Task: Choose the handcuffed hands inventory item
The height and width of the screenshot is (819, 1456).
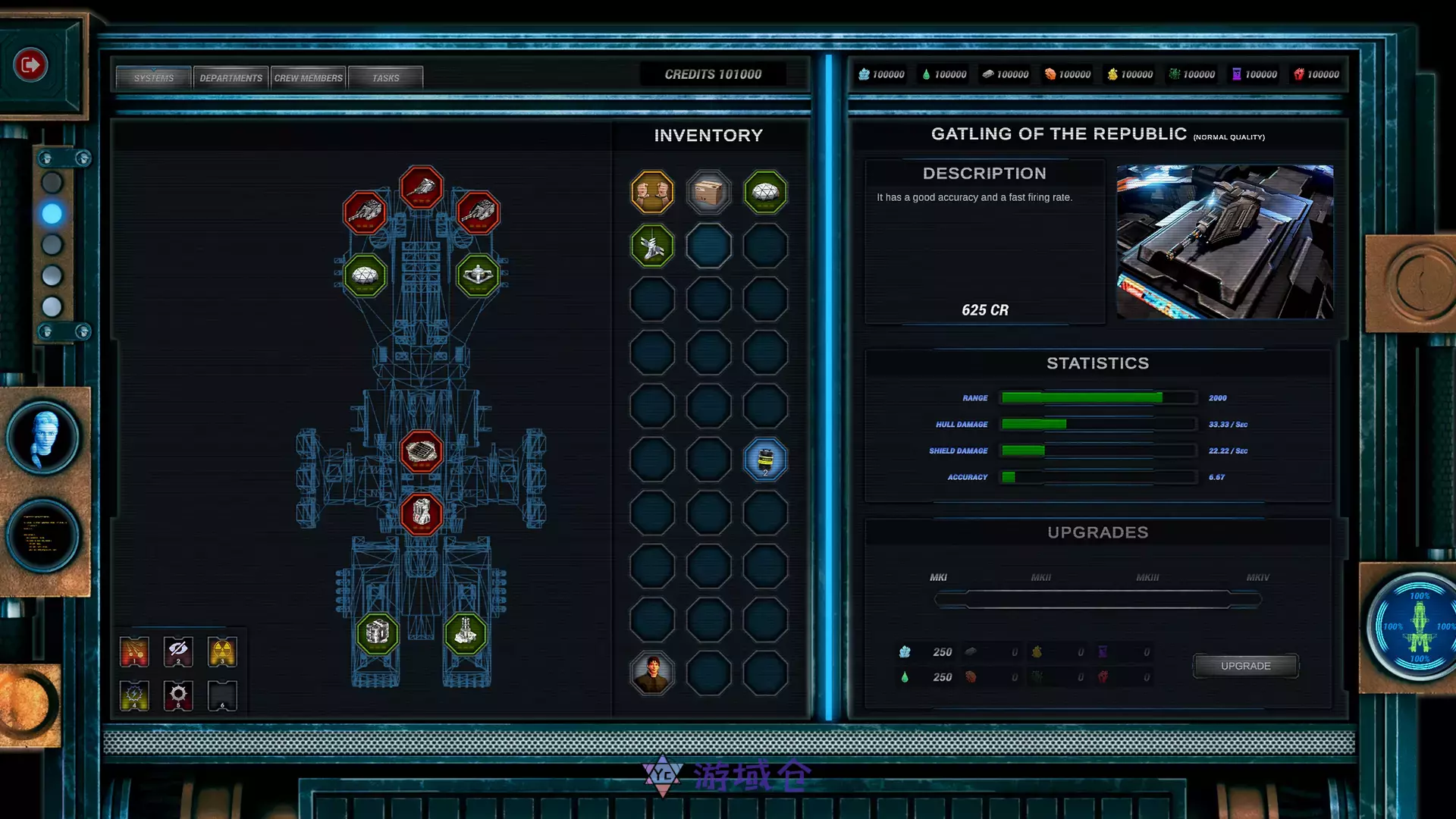Action: [x=652, y=192]
